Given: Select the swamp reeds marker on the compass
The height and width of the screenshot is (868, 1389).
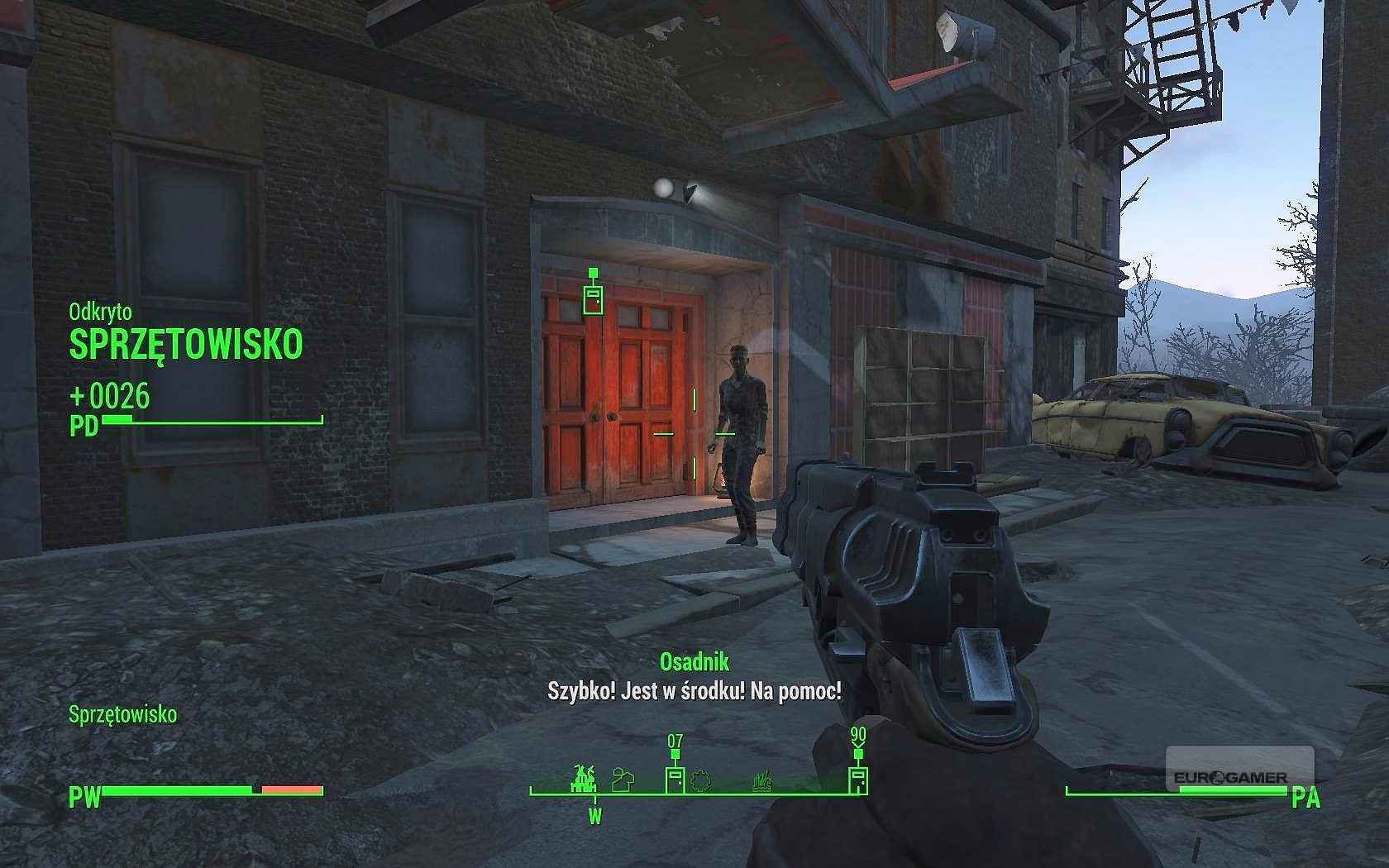Looking at the screenshot, I should click(x=762, y=780).
